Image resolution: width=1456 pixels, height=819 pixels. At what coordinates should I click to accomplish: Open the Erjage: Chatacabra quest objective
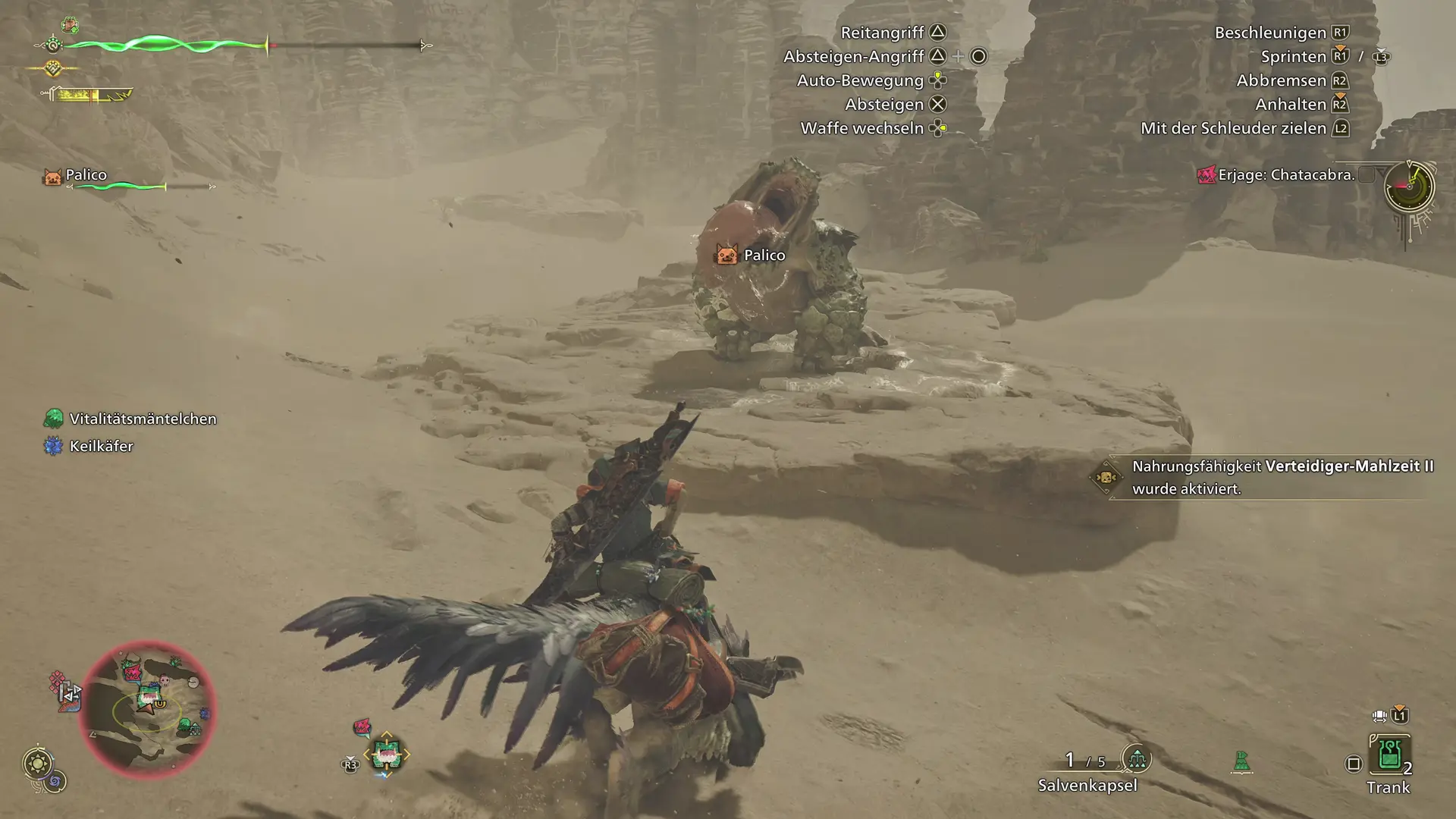(1285, 175)
